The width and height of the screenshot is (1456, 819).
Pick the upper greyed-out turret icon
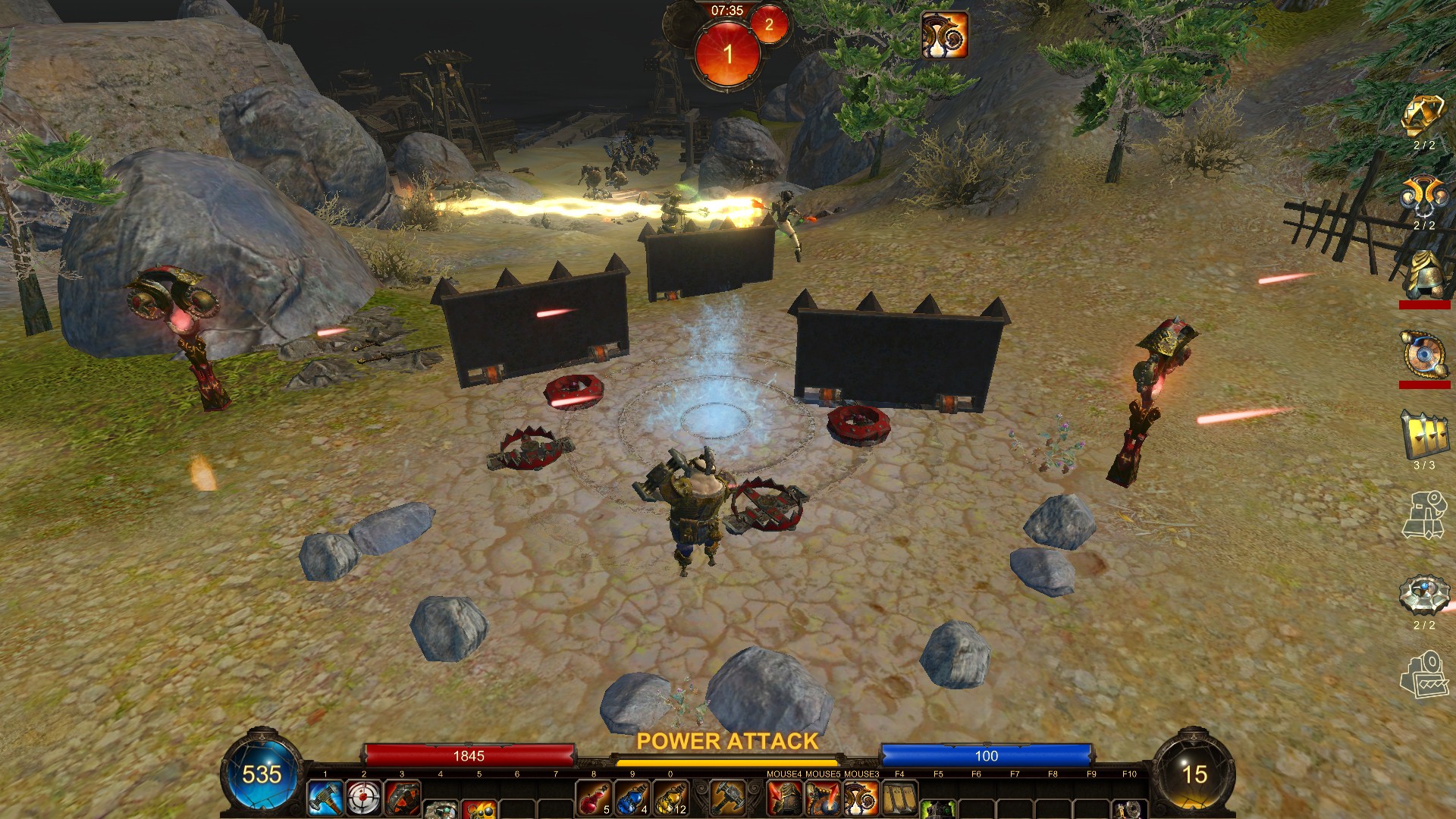(x=1423, y=516)
